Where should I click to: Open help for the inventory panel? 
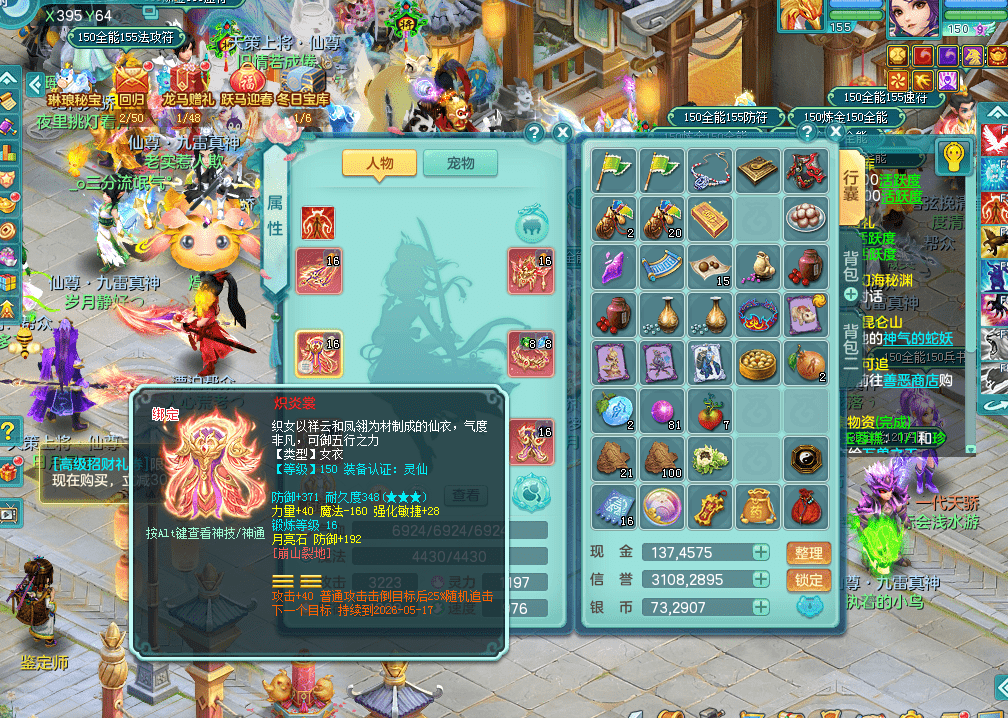point(807,132)
